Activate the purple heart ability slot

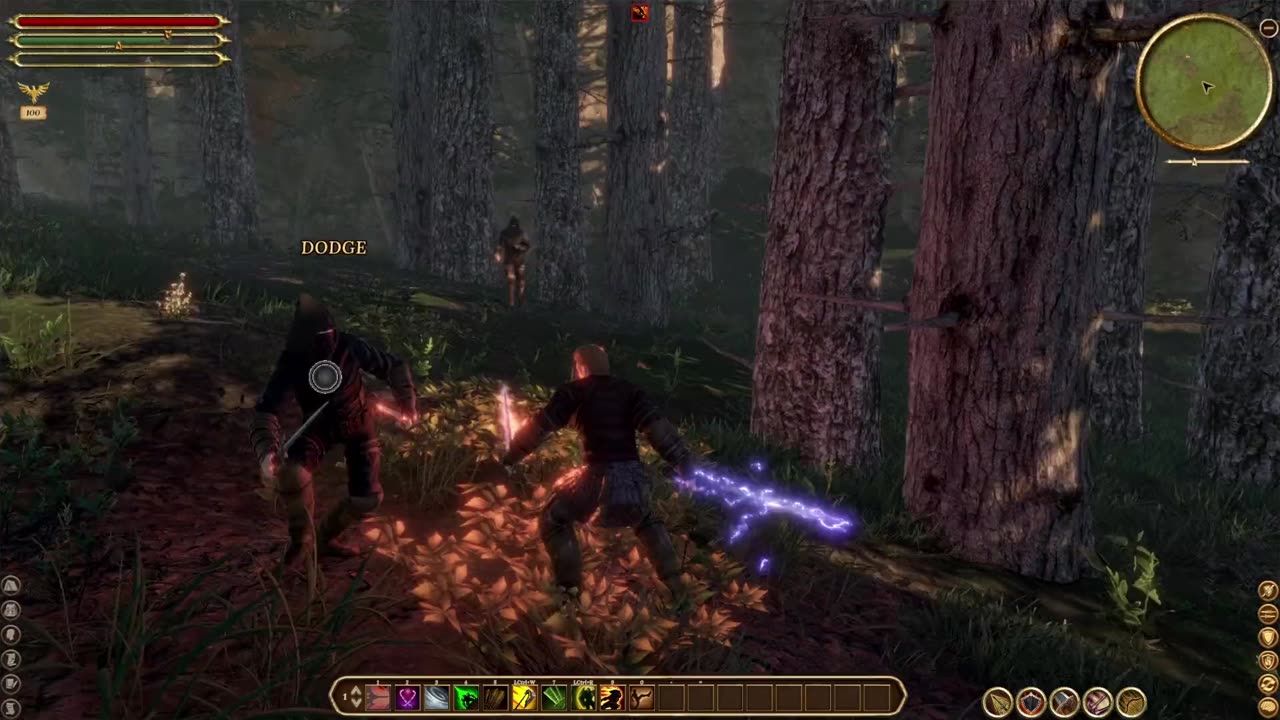click(x=407, y=698)
